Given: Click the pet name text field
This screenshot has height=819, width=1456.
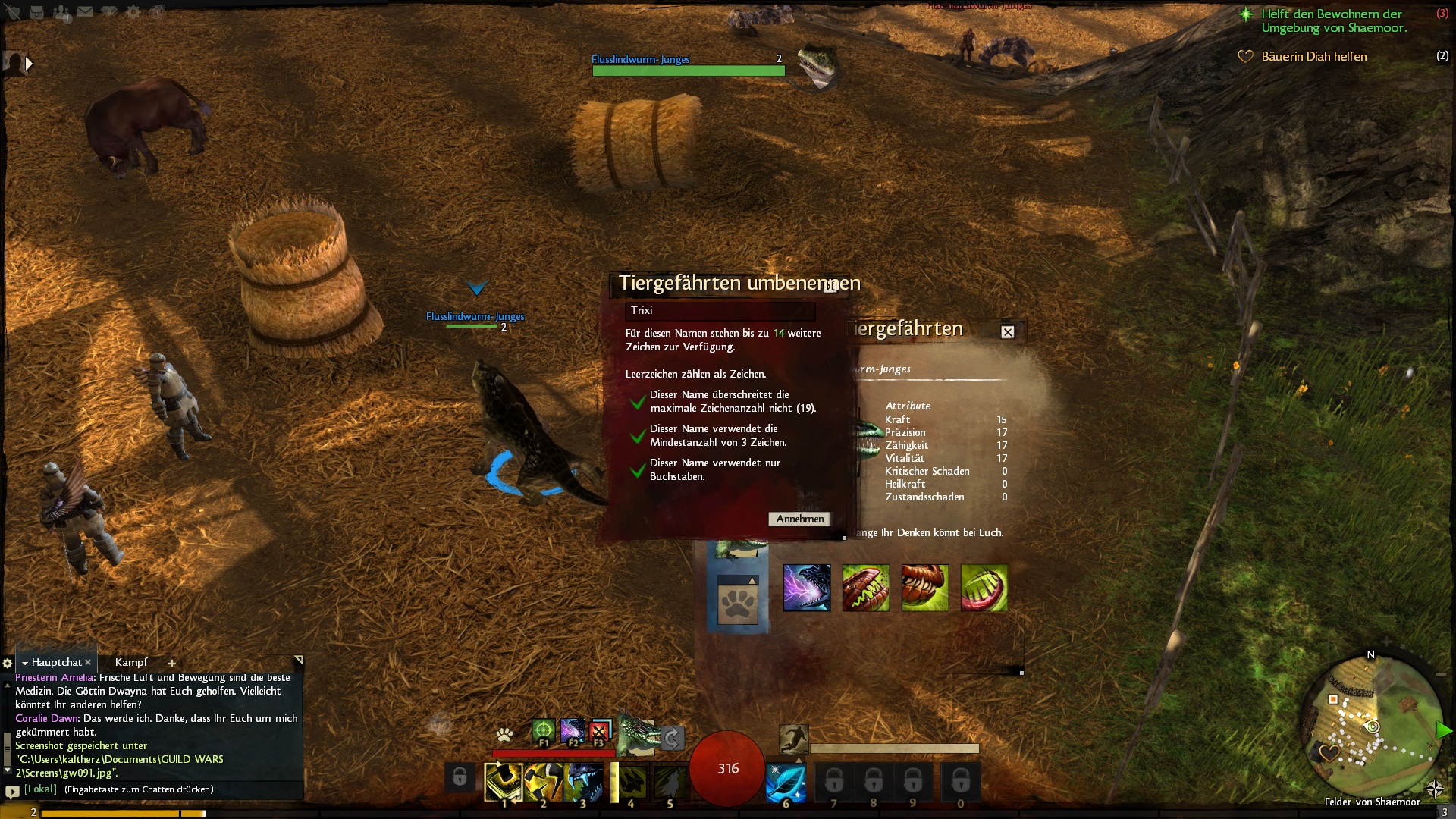Looking at the screenshot, I should click(x=720, y=311).
